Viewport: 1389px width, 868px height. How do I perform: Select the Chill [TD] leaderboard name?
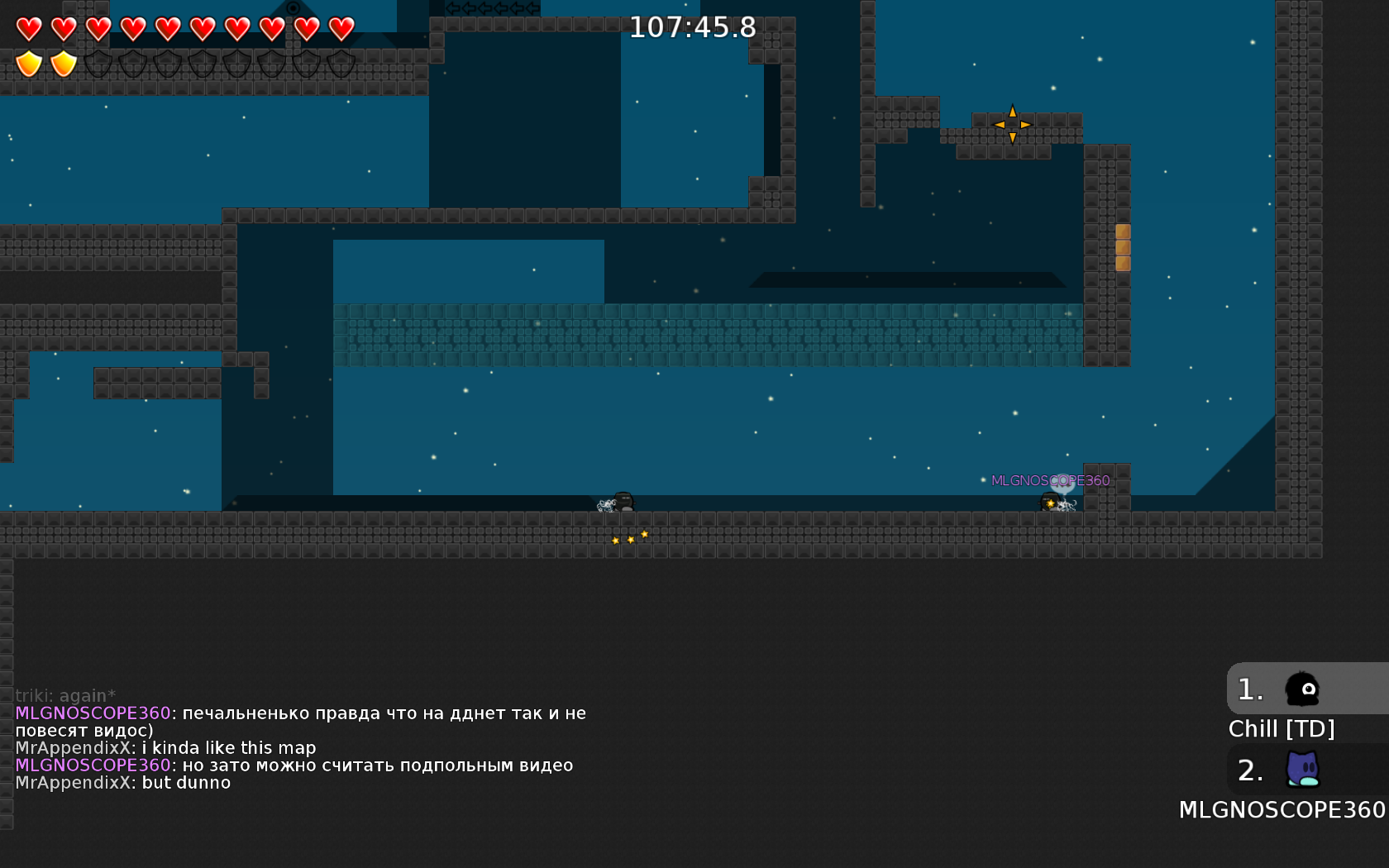(x=1282, y=728)
